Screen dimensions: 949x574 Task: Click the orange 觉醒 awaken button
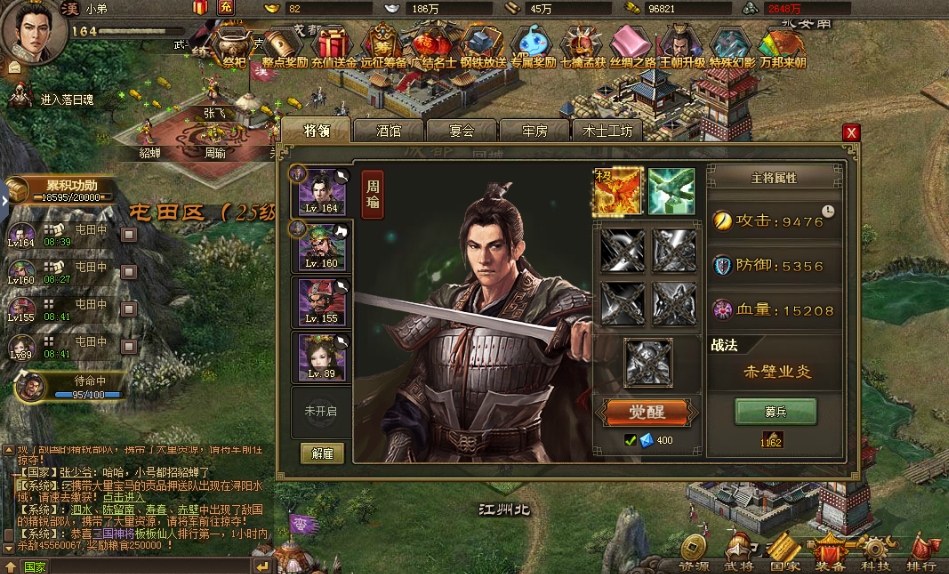tap(645, 412)
